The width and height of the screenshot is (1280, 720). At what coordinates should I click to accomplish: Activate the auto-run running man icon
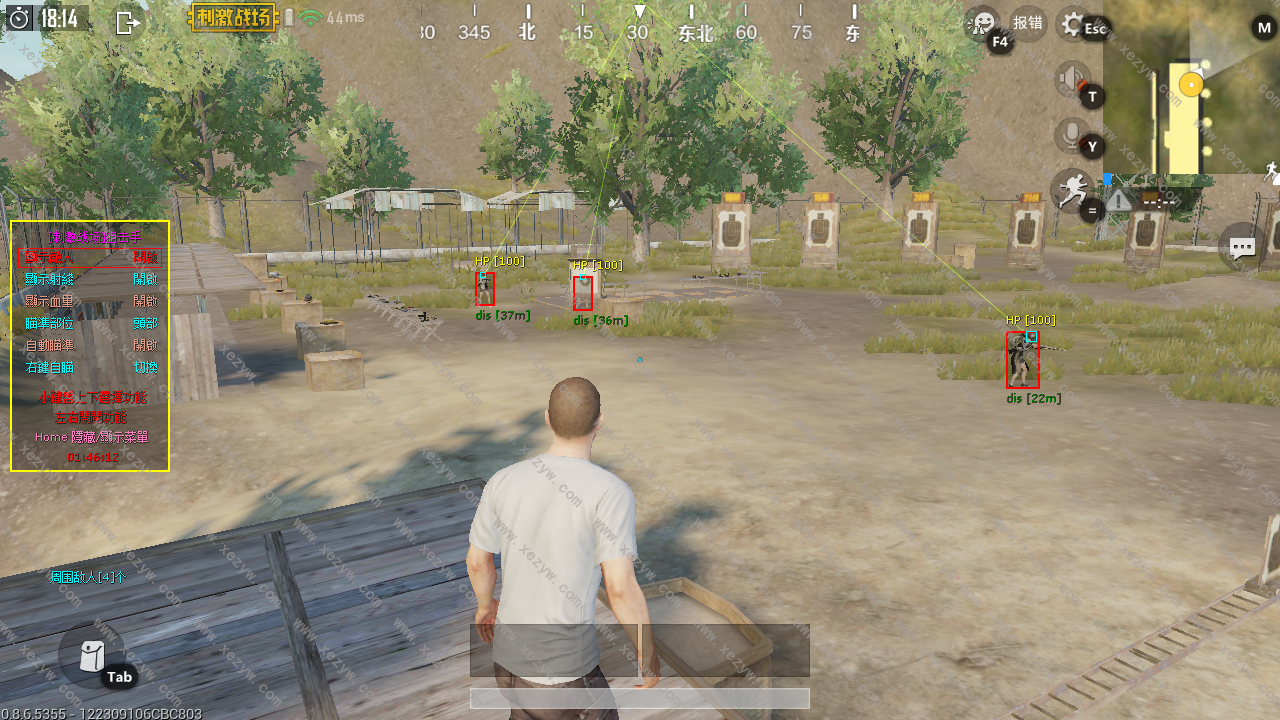(x=1072, y=189)
